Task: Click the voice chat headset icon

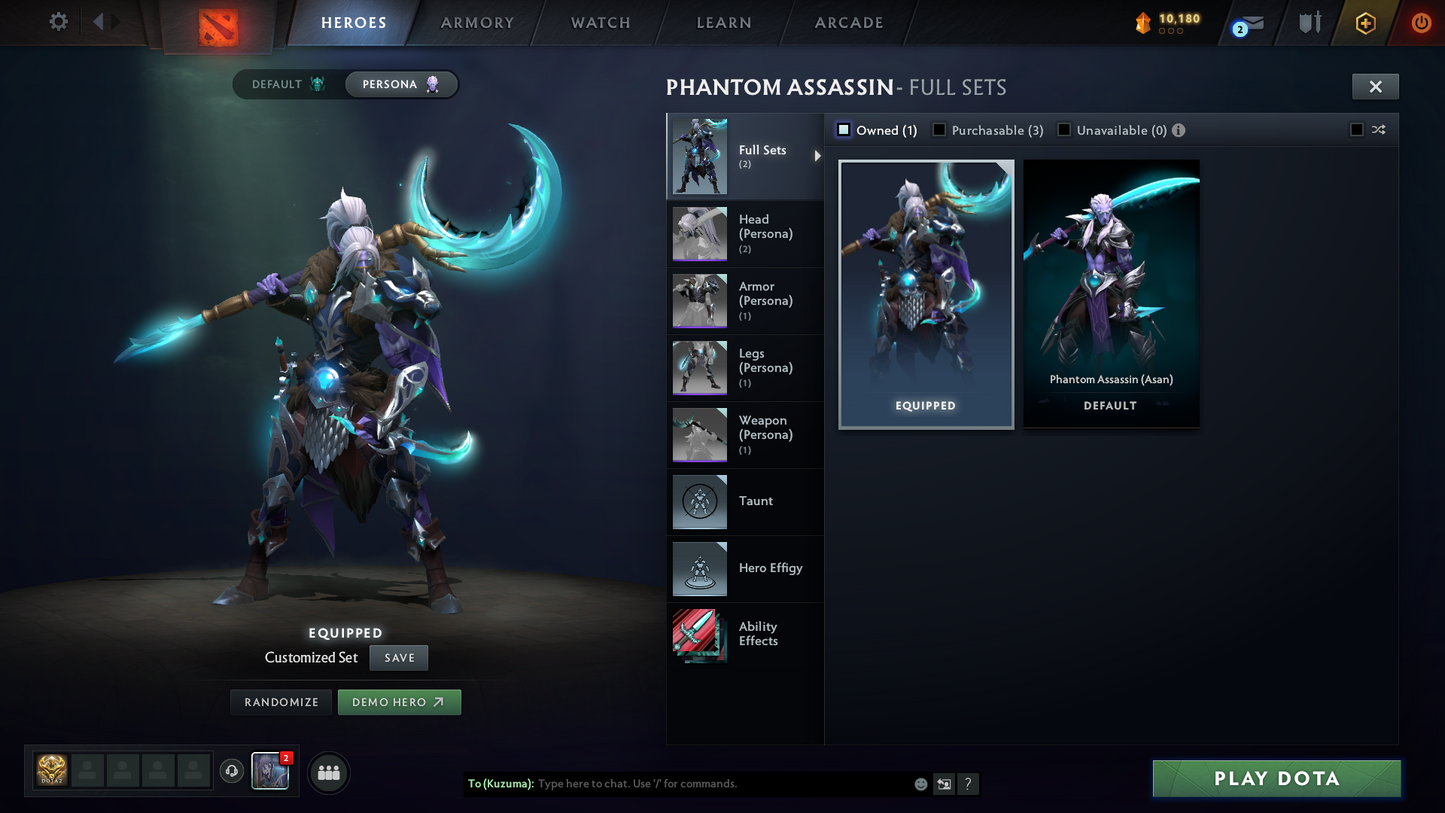Action: coord(232,770)
